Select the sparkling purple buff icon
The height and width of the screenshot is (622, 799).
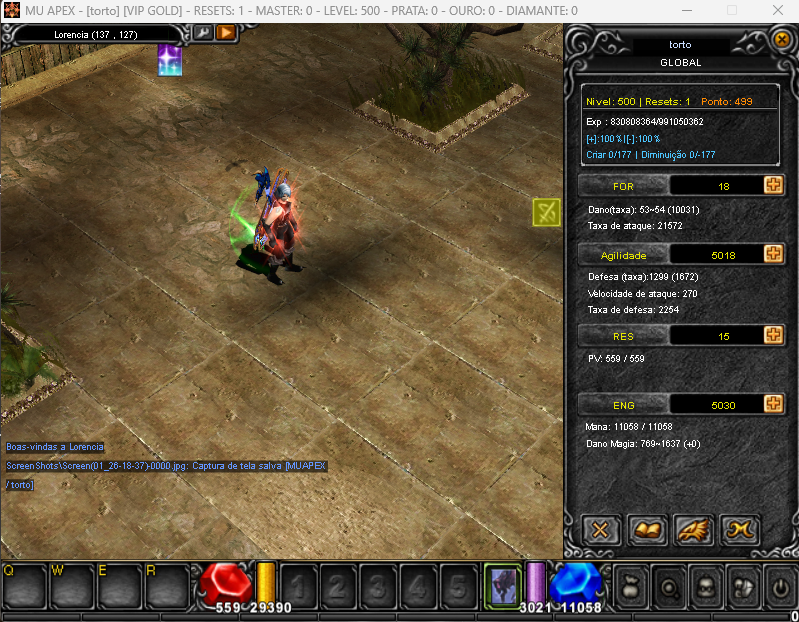click(x=169, y=60)
